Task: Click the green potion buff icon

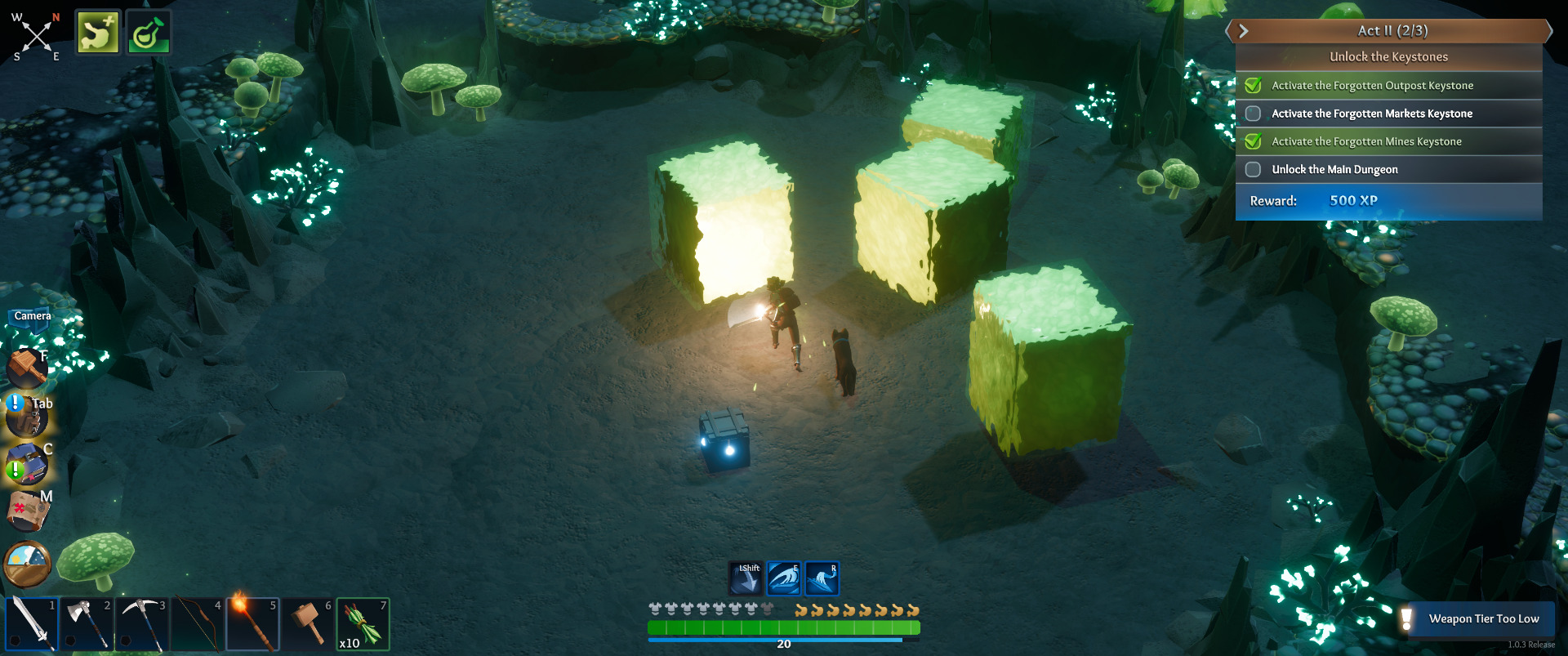Action: tap(149, 33)
